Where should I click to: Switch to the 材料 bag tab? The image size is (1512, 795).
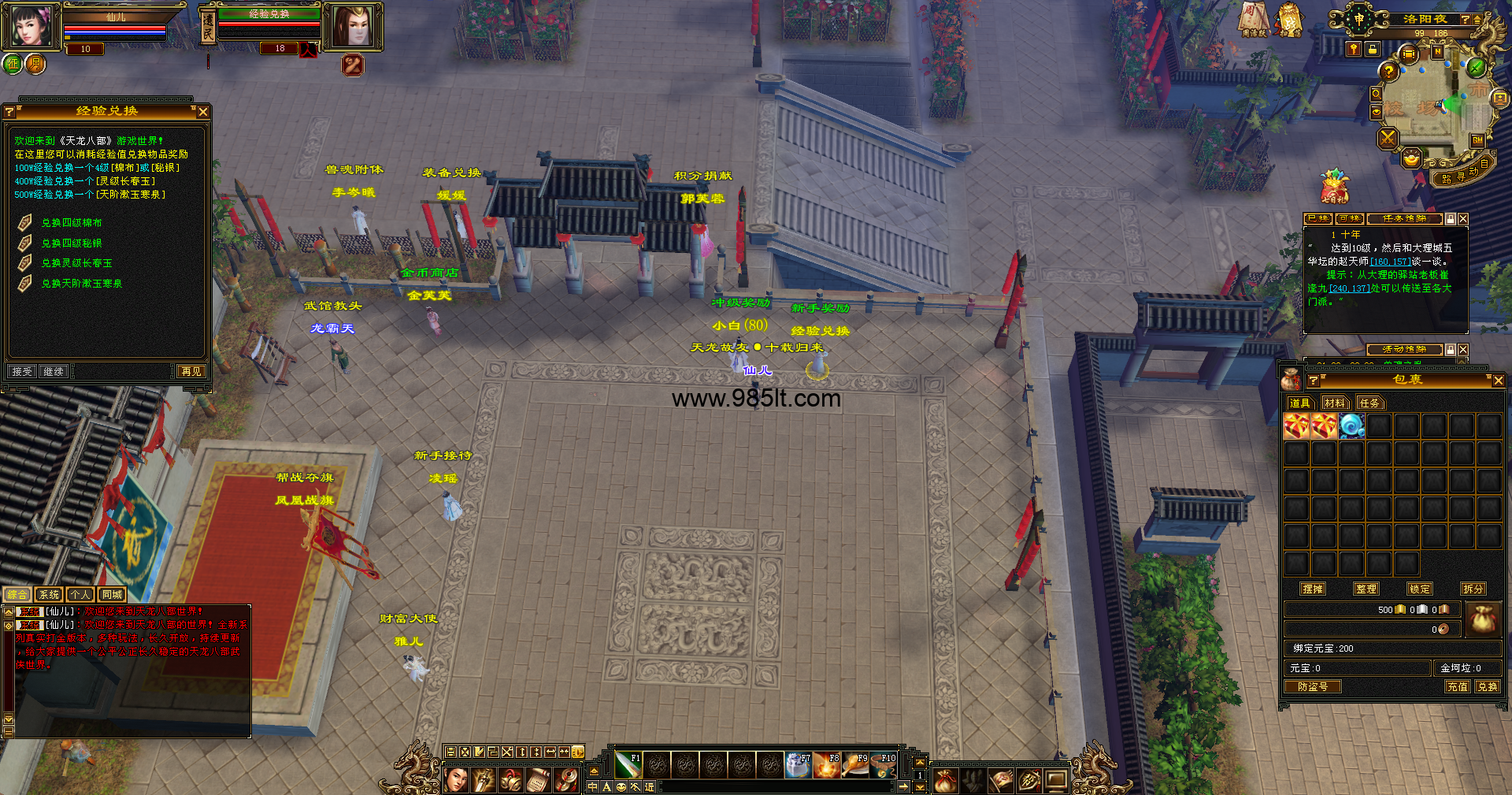pos(1334,403)
